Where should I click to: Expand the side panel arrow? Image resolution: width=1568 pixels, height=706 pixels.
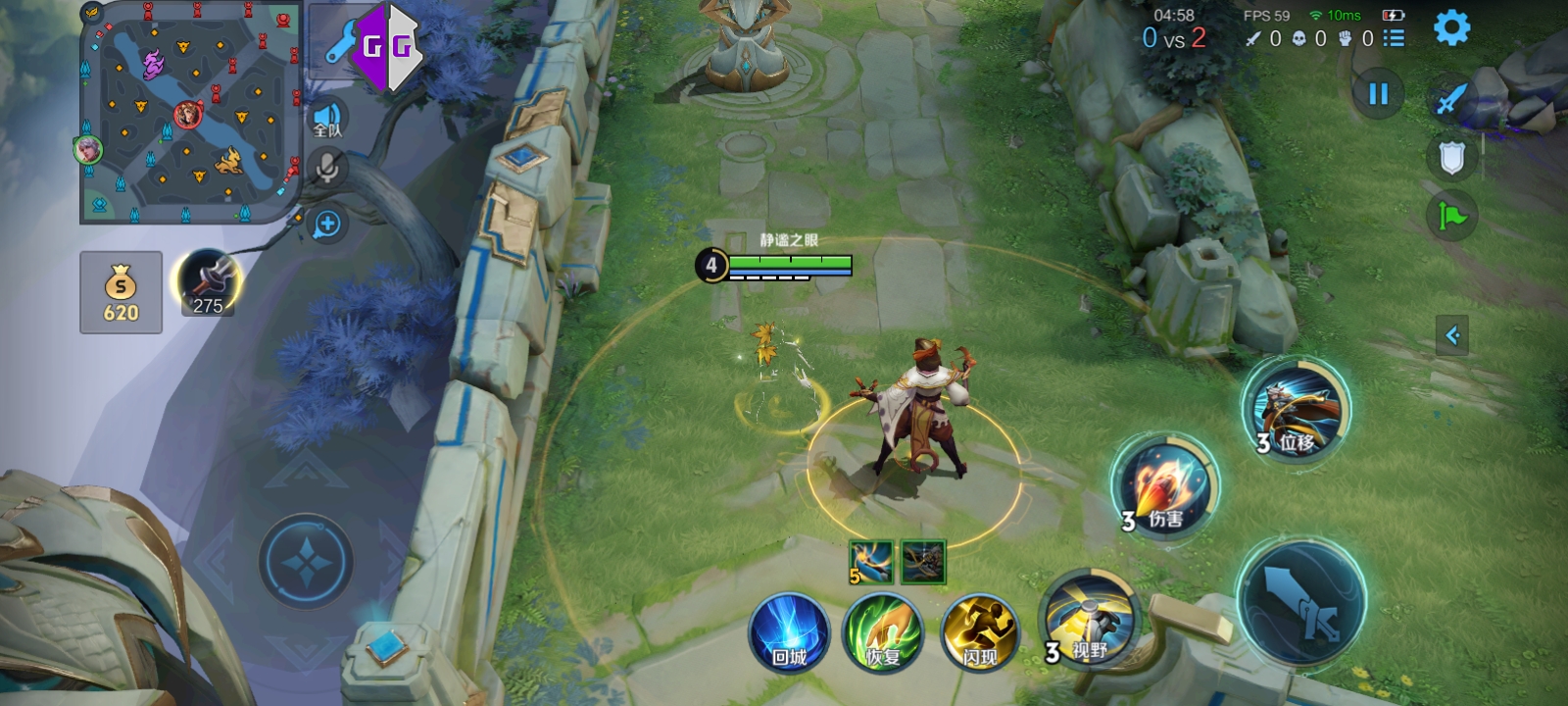pos(1451,335)
